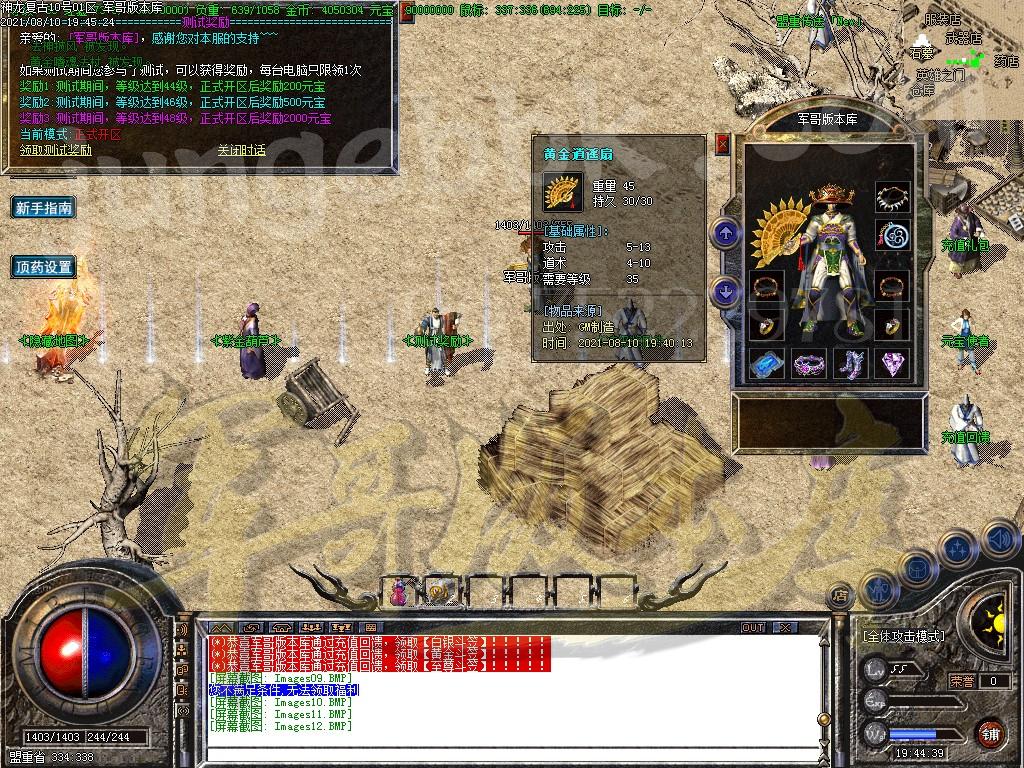Screen dimensions: 1024x768
Task: Click the OUT button above the chat
Action: 752,627
